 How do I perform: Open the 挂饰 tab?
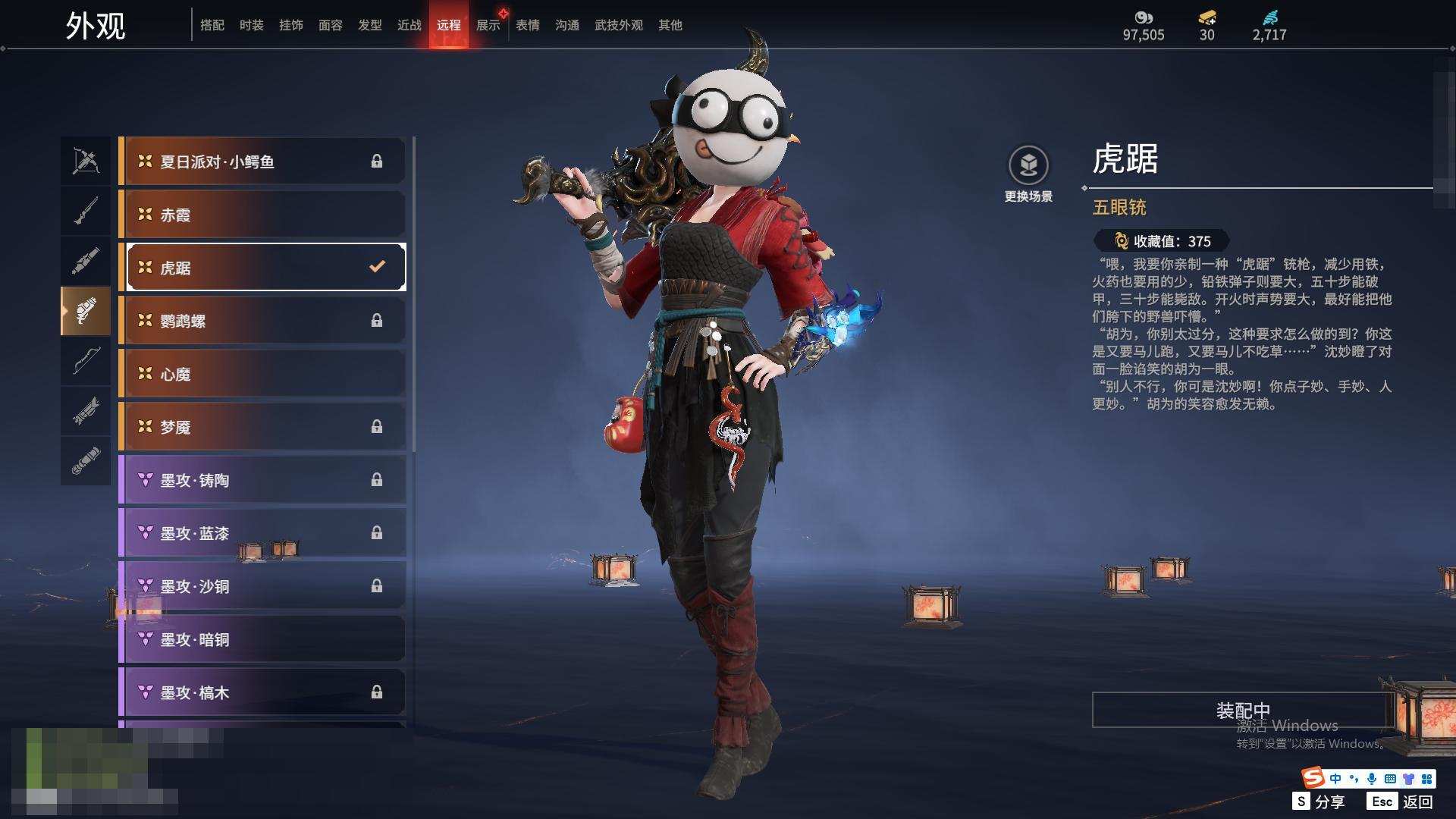click(290, 25)
